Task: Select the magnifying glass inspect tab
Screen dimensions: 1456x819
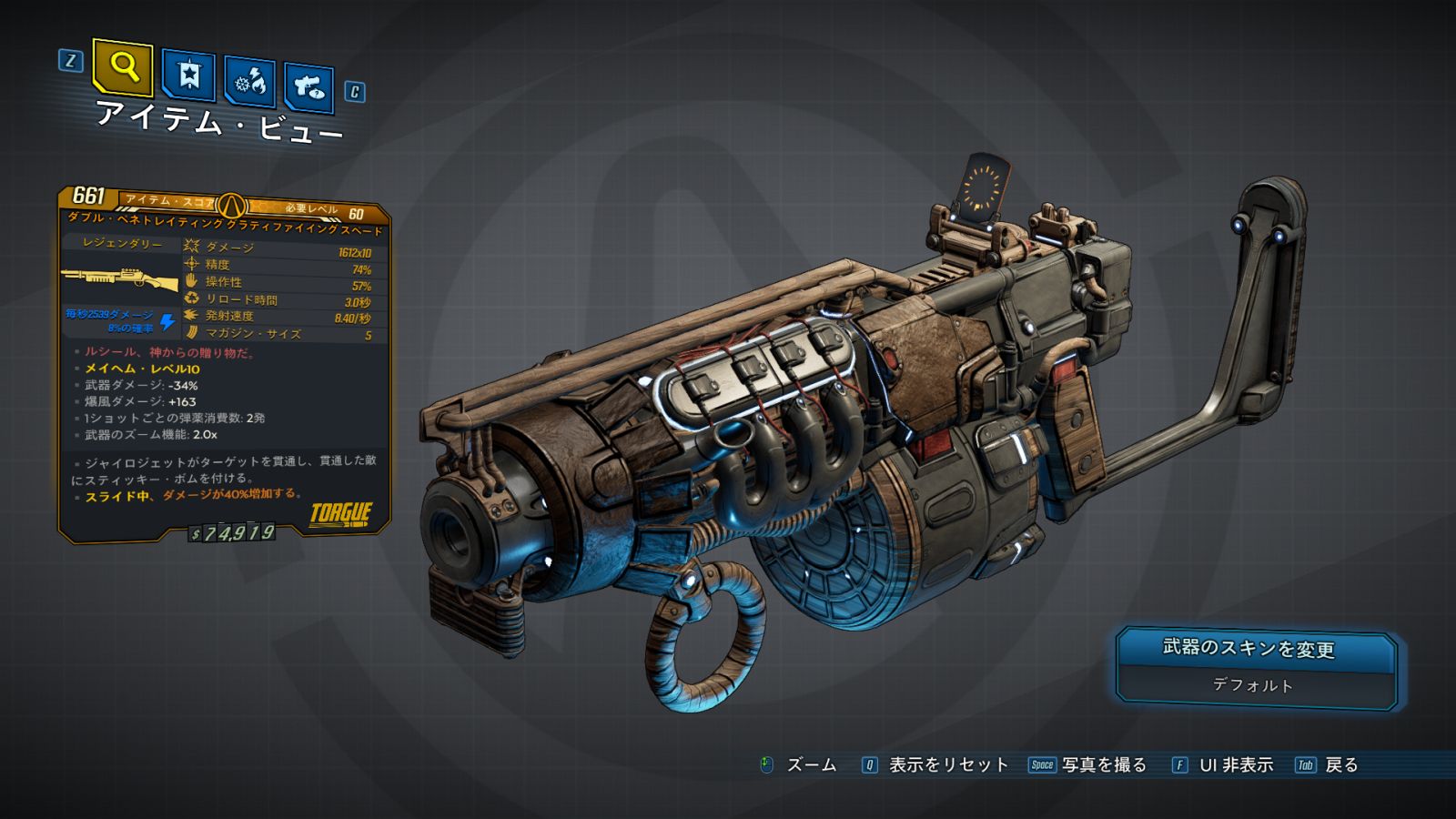Action: [x=123, y=66]
